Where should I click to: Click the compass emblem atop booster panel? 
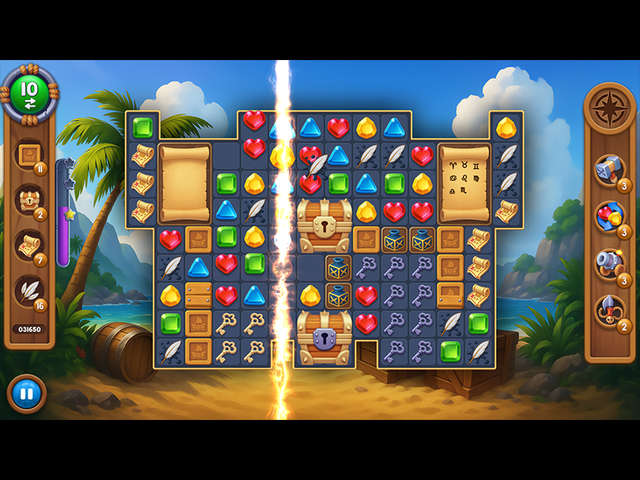608,111
